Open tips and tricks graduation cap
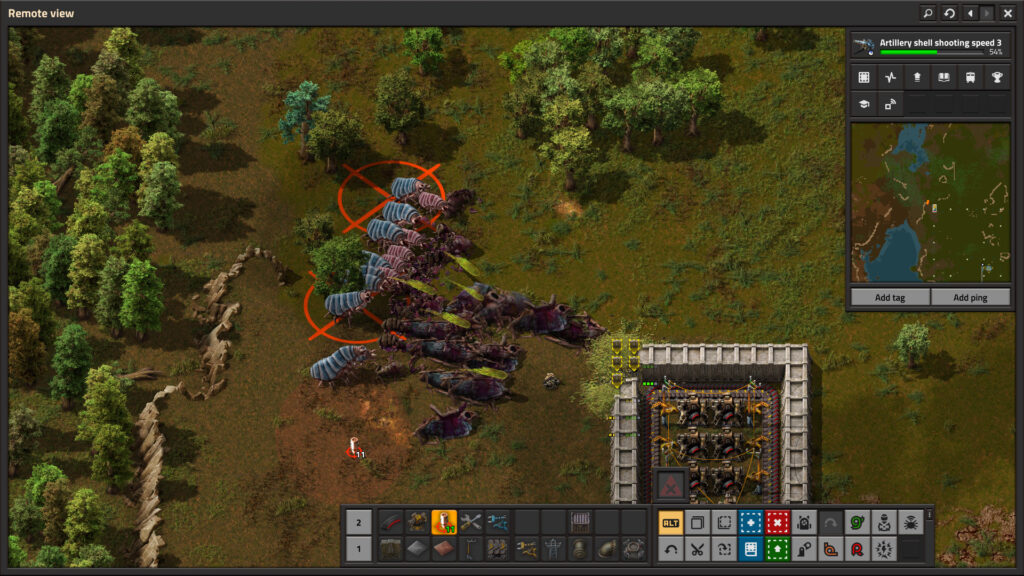Screen dimensions: 1024x576 click(x=863, y=103)
